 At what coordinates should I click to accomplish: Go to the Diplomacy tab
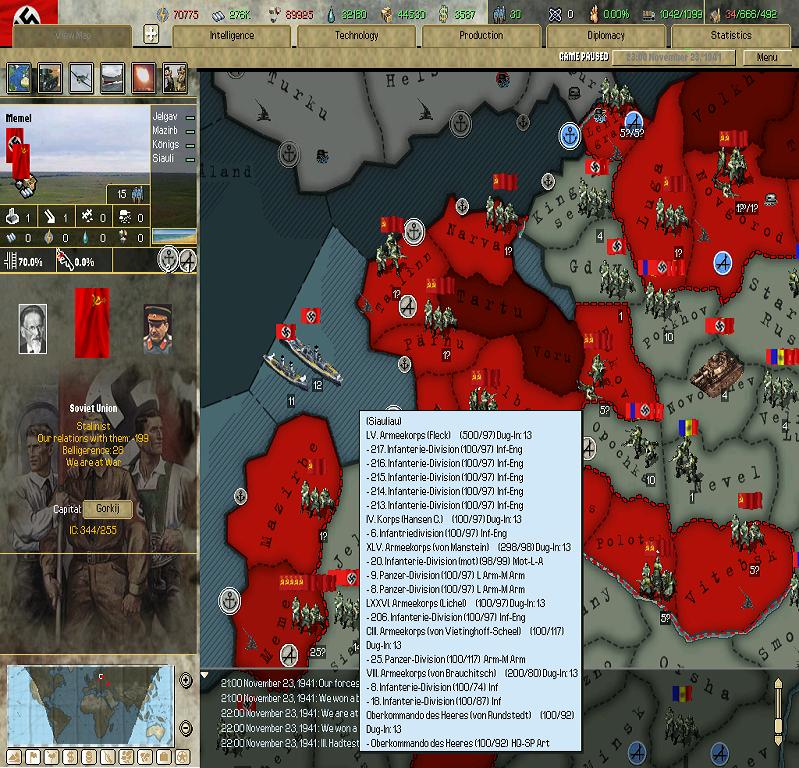pyautogui.click(x=606, y=36)
